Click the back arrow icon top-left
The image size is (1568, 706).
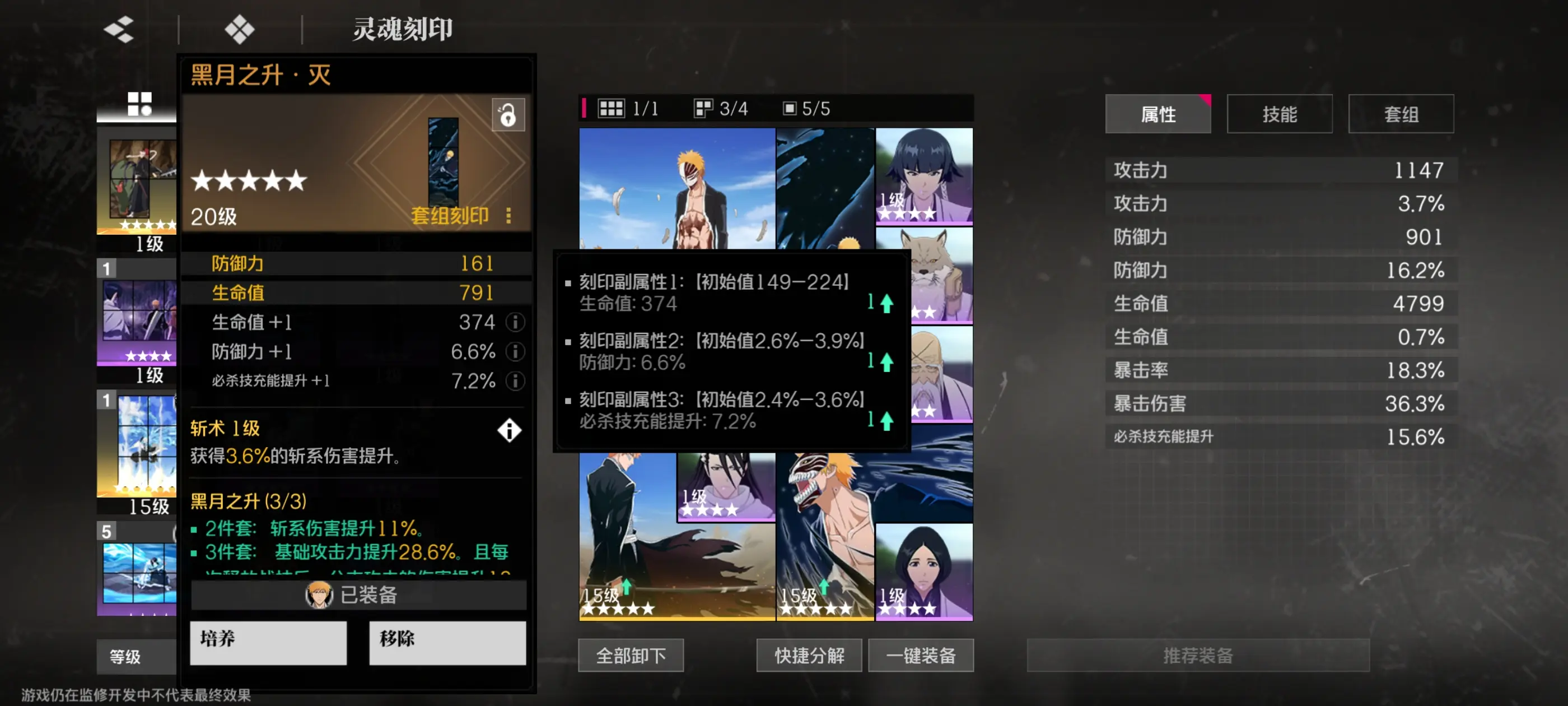(119, 29)
